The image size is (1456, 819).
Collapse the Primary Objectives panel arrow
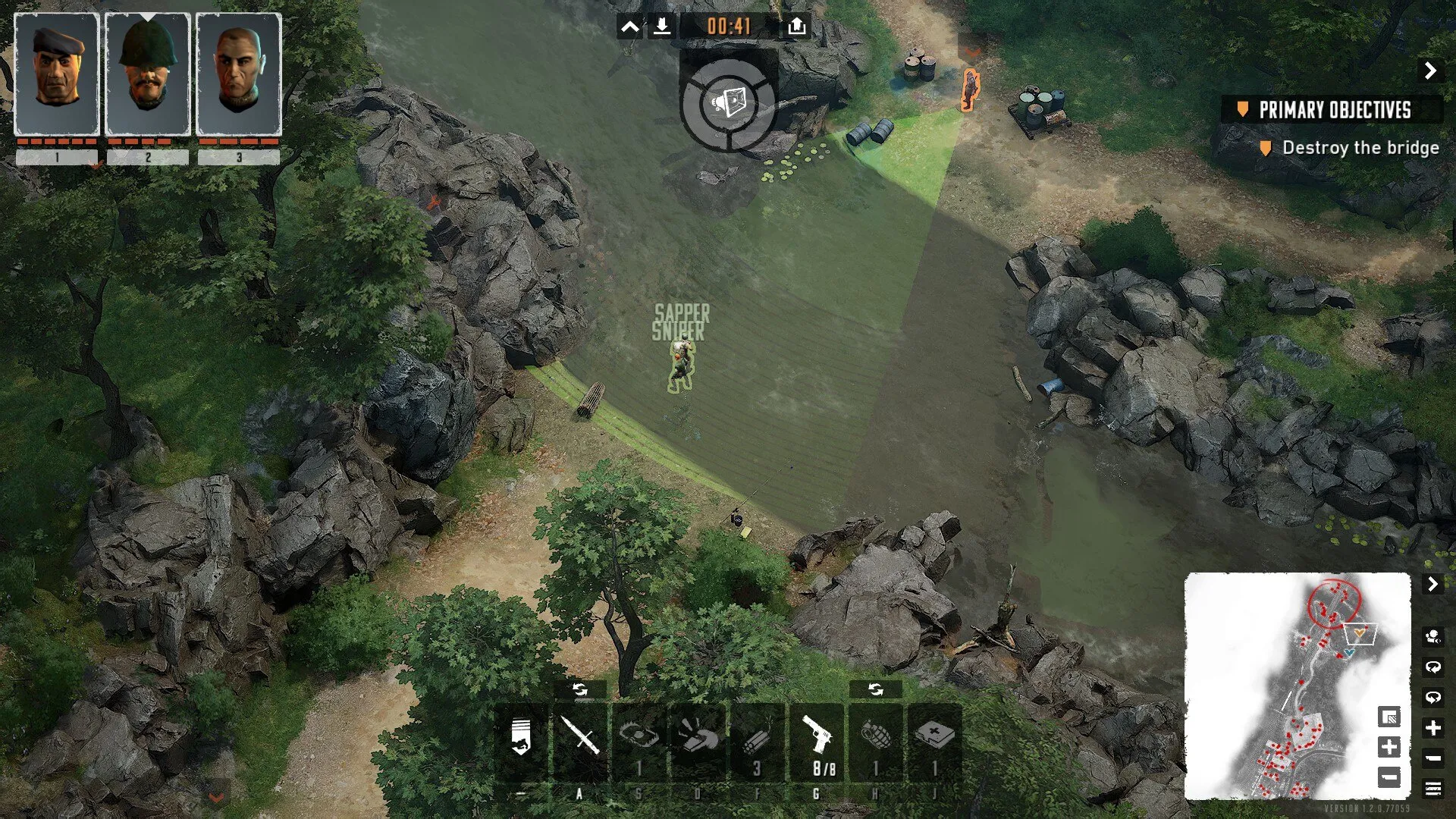[x=1430, y=71]
